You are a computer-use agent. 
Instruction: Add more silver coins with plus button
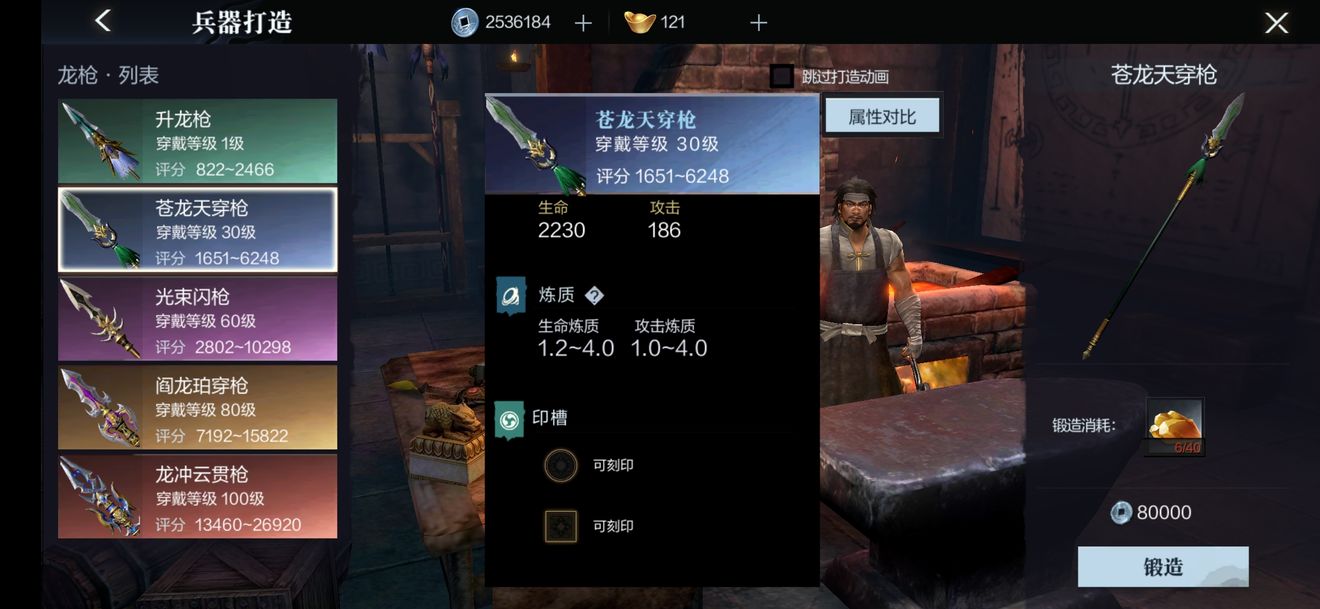pyautogui.click(x=584, y=23)
